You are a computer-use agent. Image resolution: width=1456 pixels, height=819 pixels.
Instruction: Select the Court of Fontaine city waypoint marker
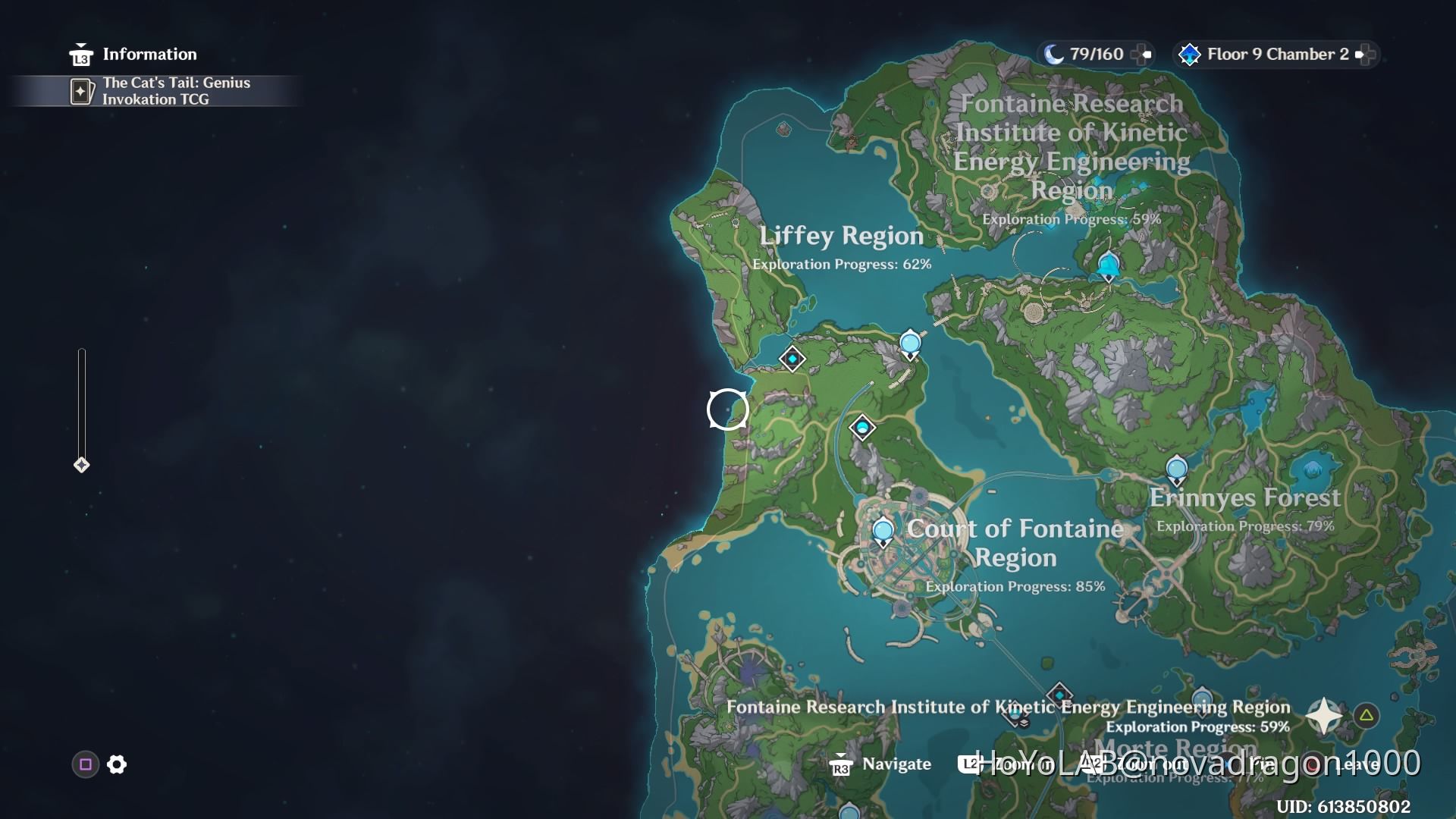[x=882, y=532]
